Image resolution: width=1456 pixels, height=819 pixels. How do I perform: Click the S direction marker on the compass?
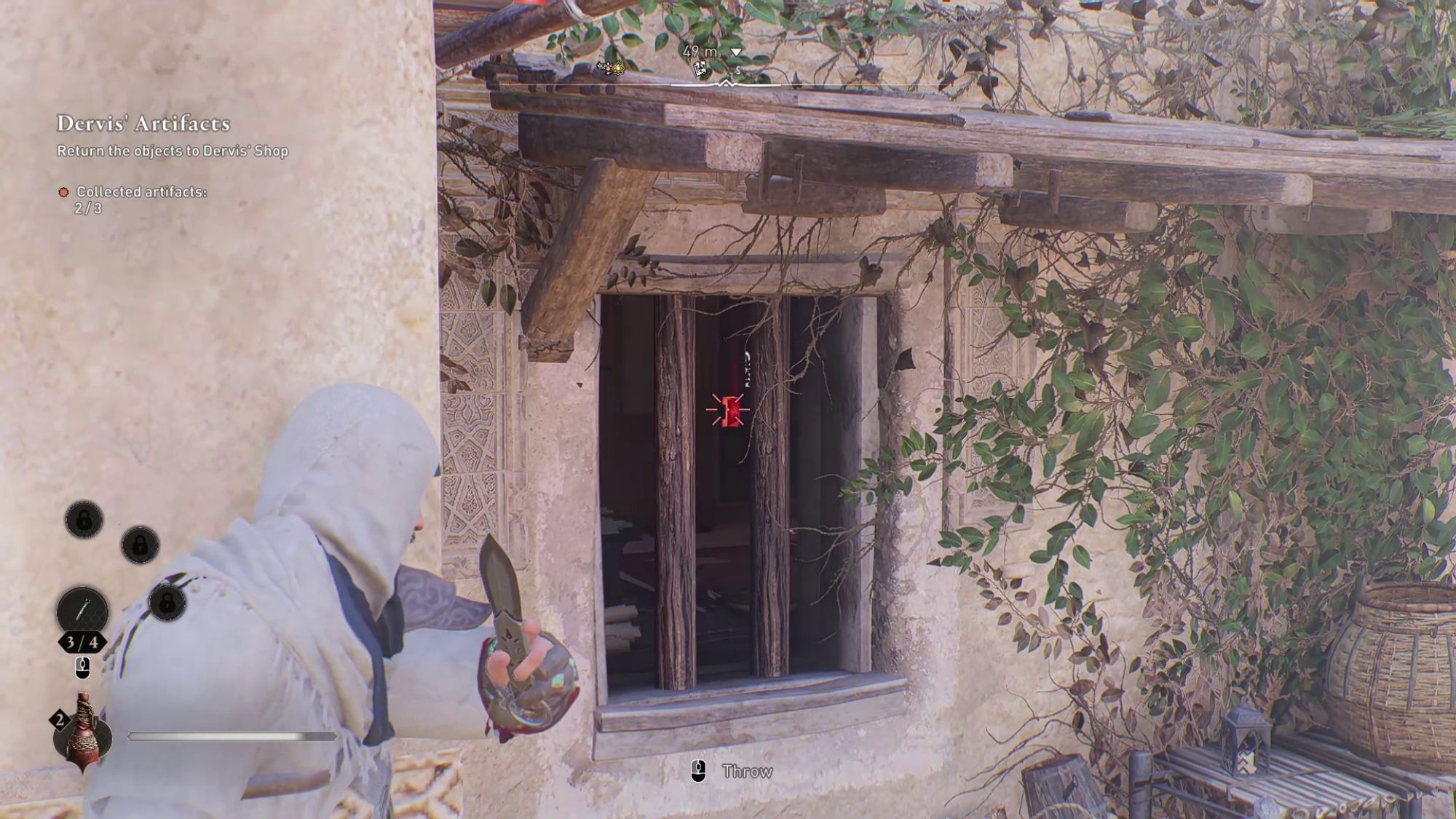click(x=738, y=69)
